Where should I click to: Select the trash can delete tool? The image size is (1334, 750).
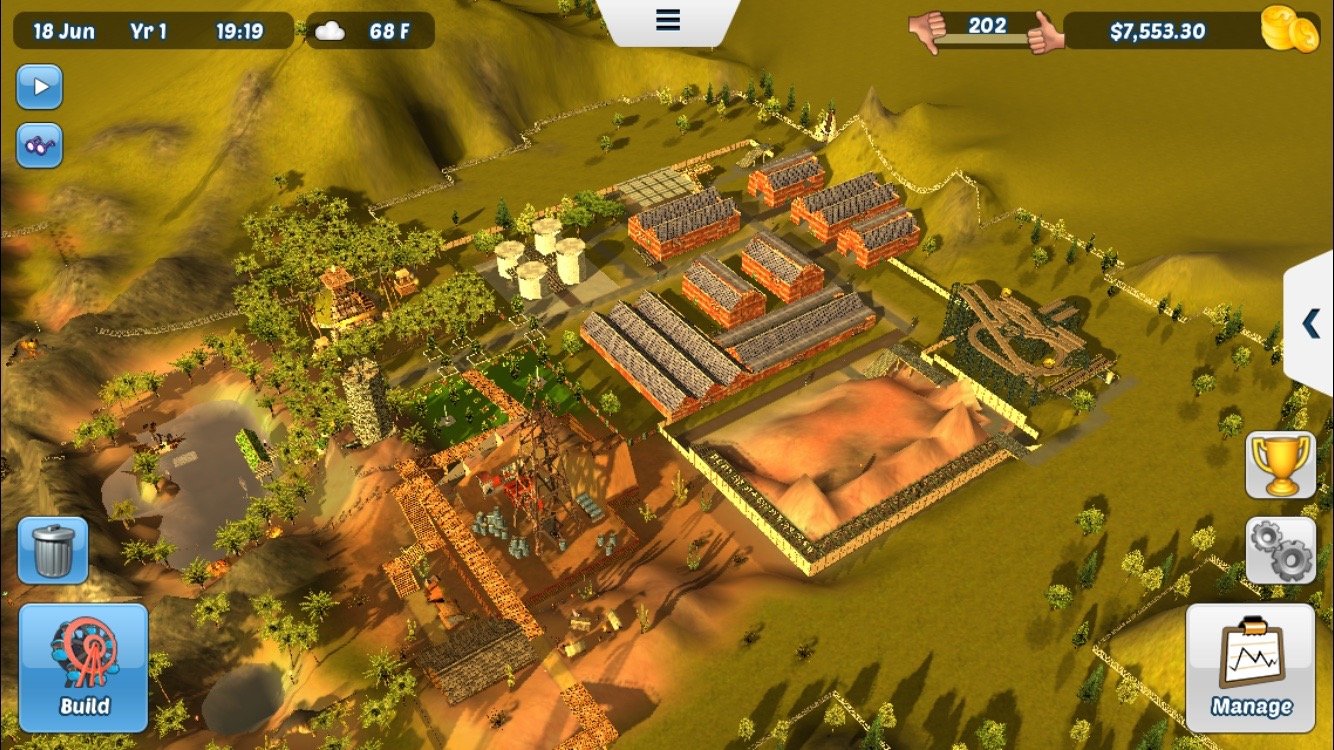coord(51,549)
